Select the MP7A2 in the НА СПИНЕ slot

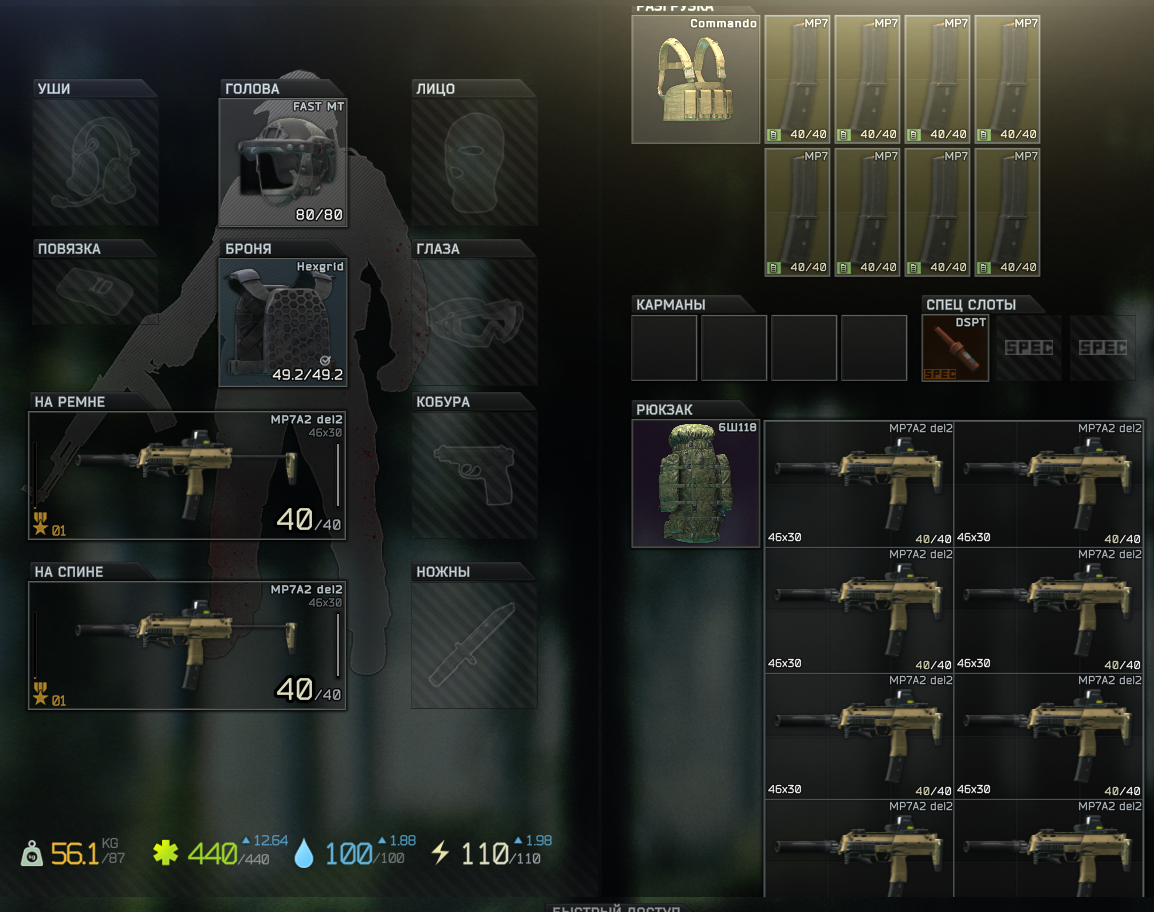click(x=187, y=646)
